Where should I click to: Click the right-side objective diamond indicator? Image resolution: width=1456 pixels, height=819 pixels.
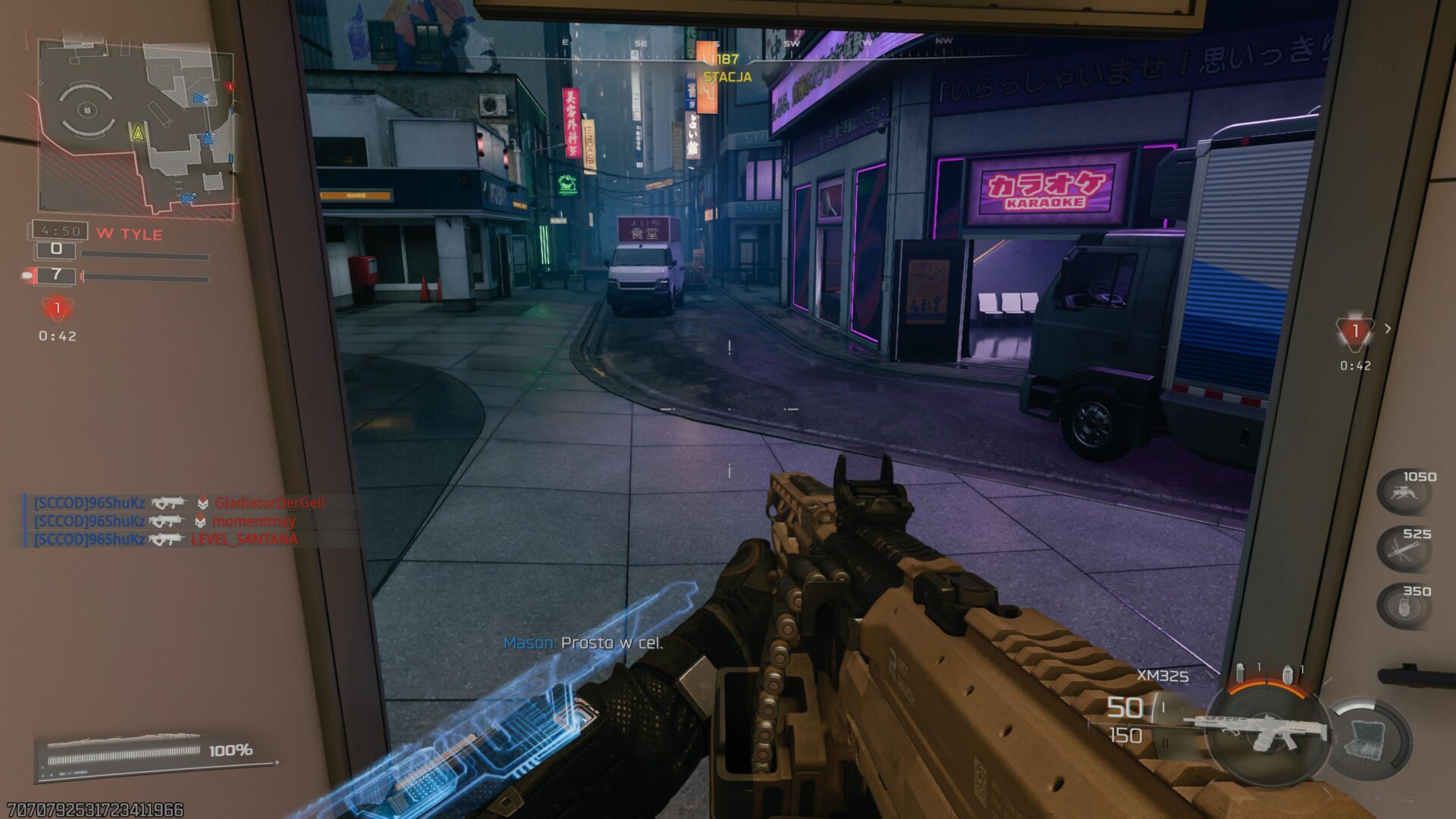click(1354, 331)
